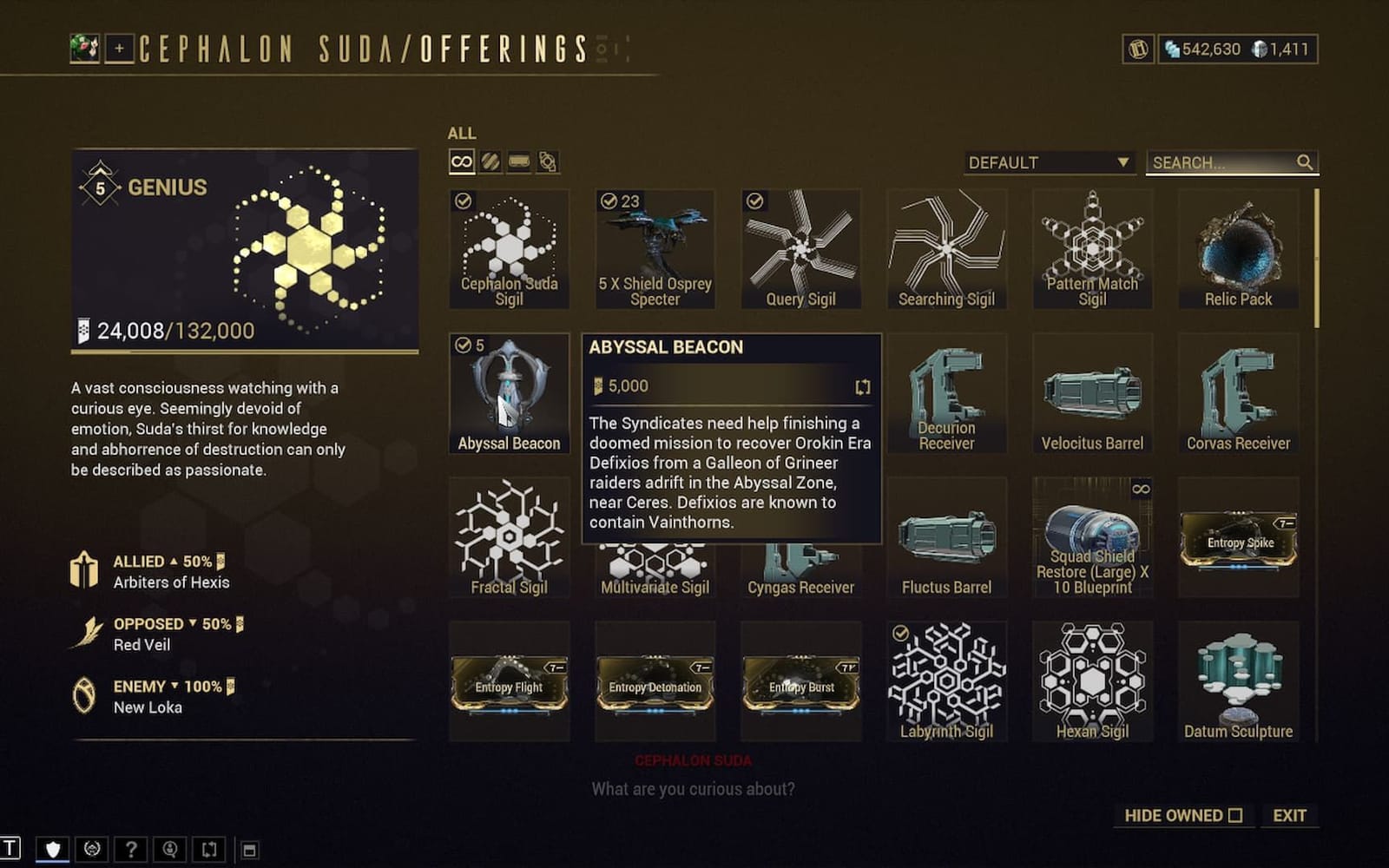Switch to the ALL offerings tab
Viewport: 1389px width, 868px height.
coord(462,133)
